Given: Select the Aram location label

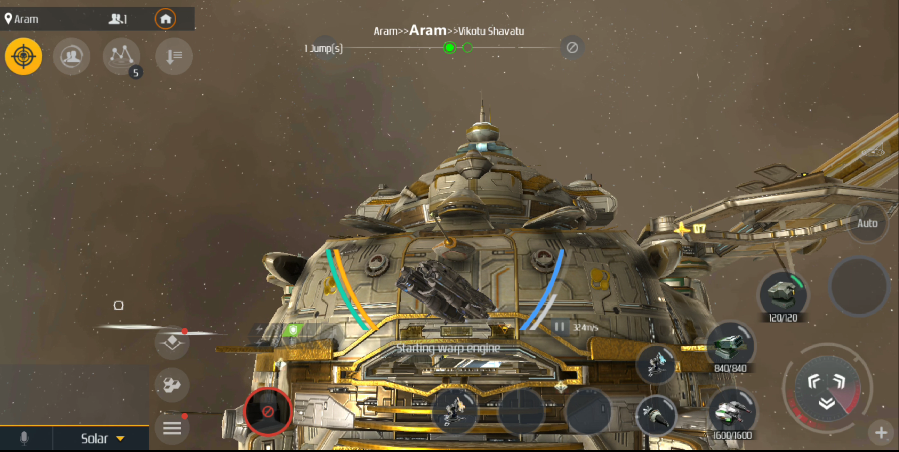Looking at the screenshot, I should (22, 19).
